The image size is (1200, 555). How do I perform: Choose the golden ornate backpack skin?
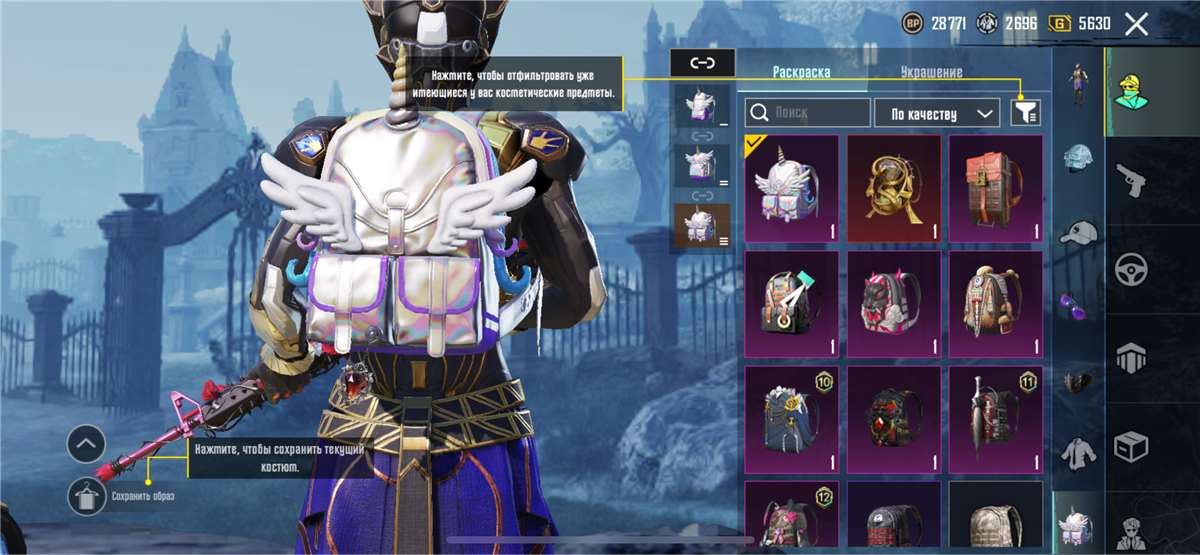click(894, 188)
